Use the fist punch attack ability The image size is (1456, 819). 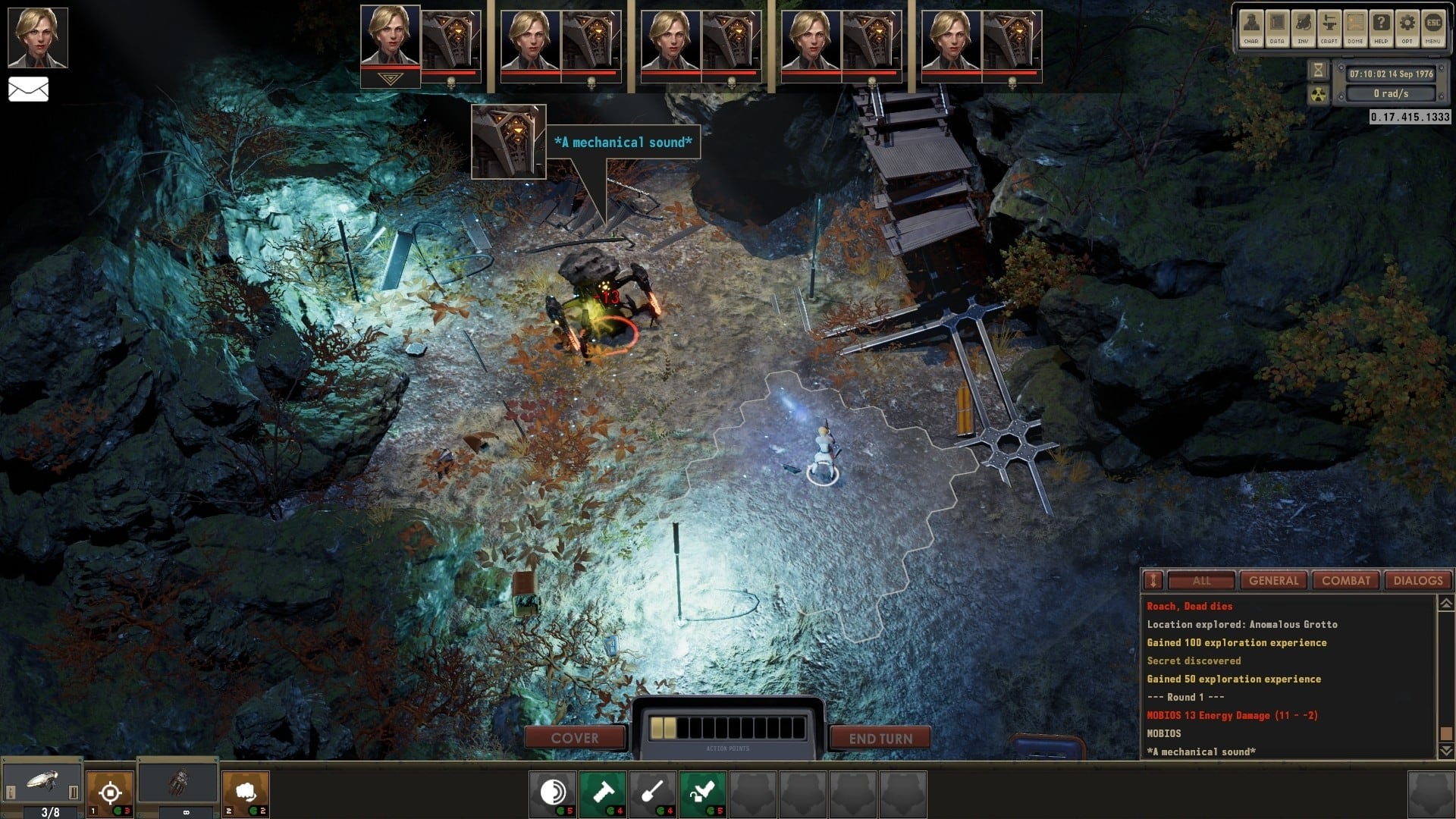[245, 793]
